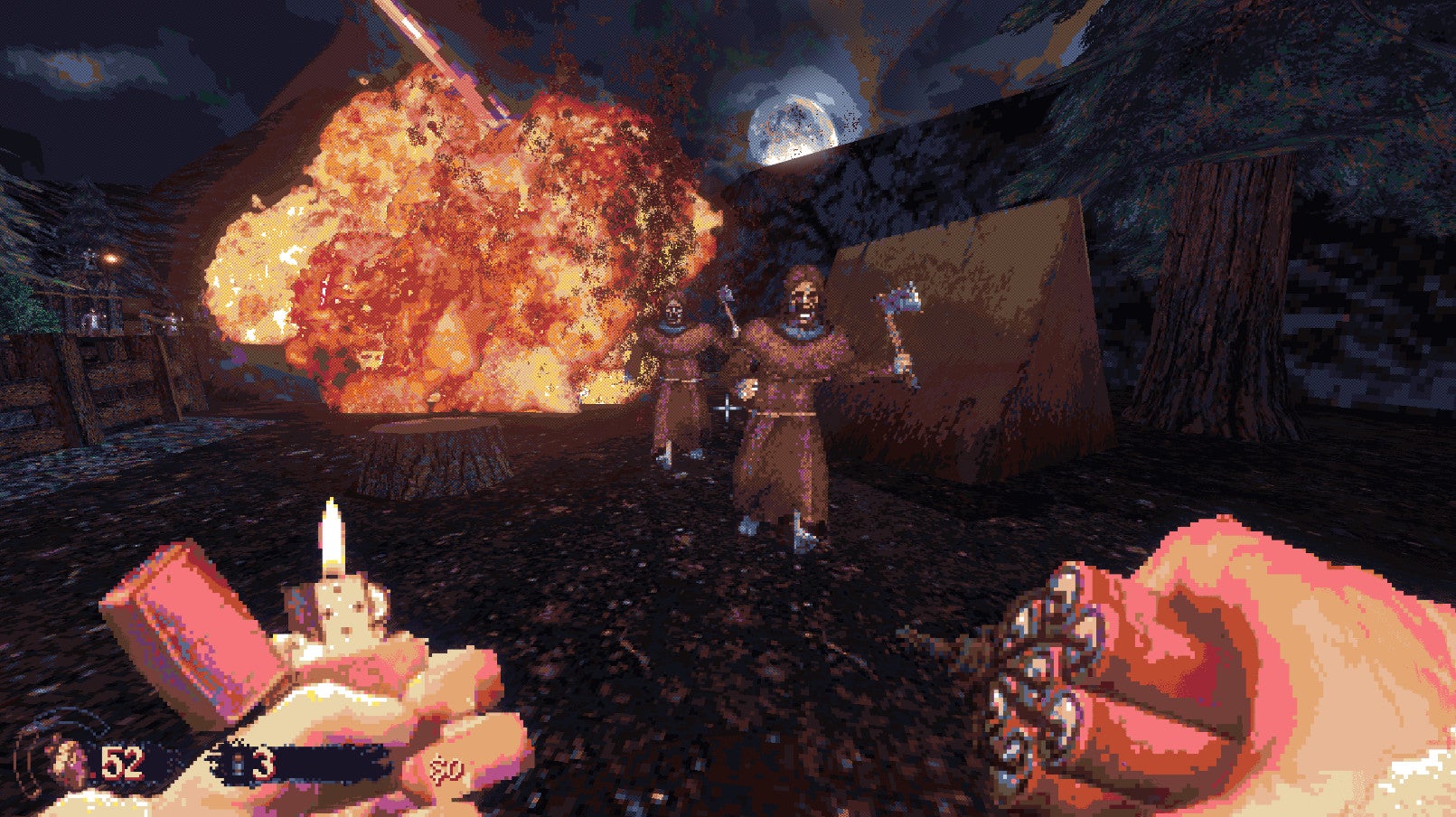This screenshot has width=1456, height=817.
Task: Click the crosshair in the screen center
Action: (x=728, y=408)
